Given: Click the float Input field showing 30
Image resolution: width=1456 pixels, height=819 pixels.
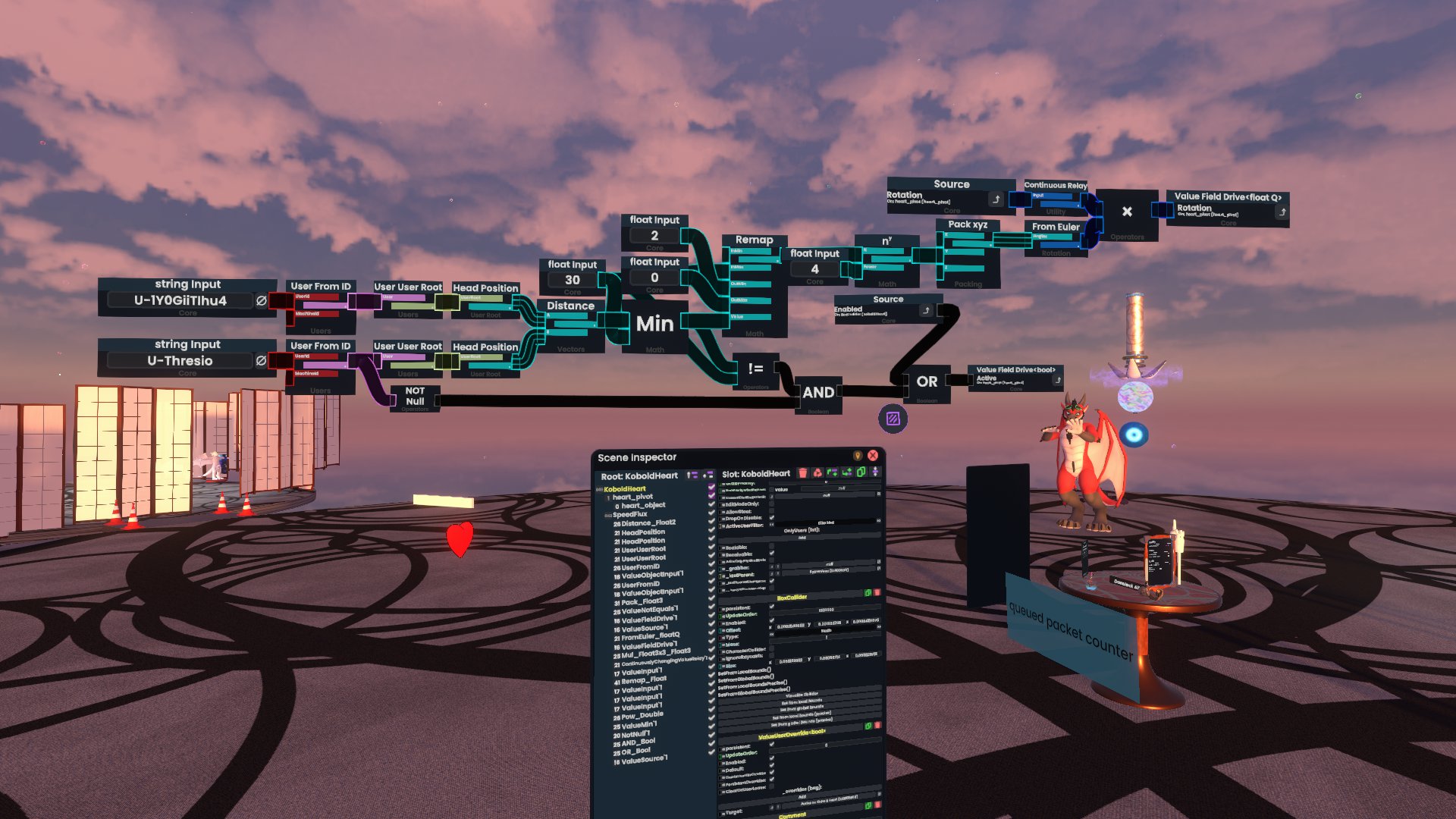Looking at the screenshot, I should (573, 280).
